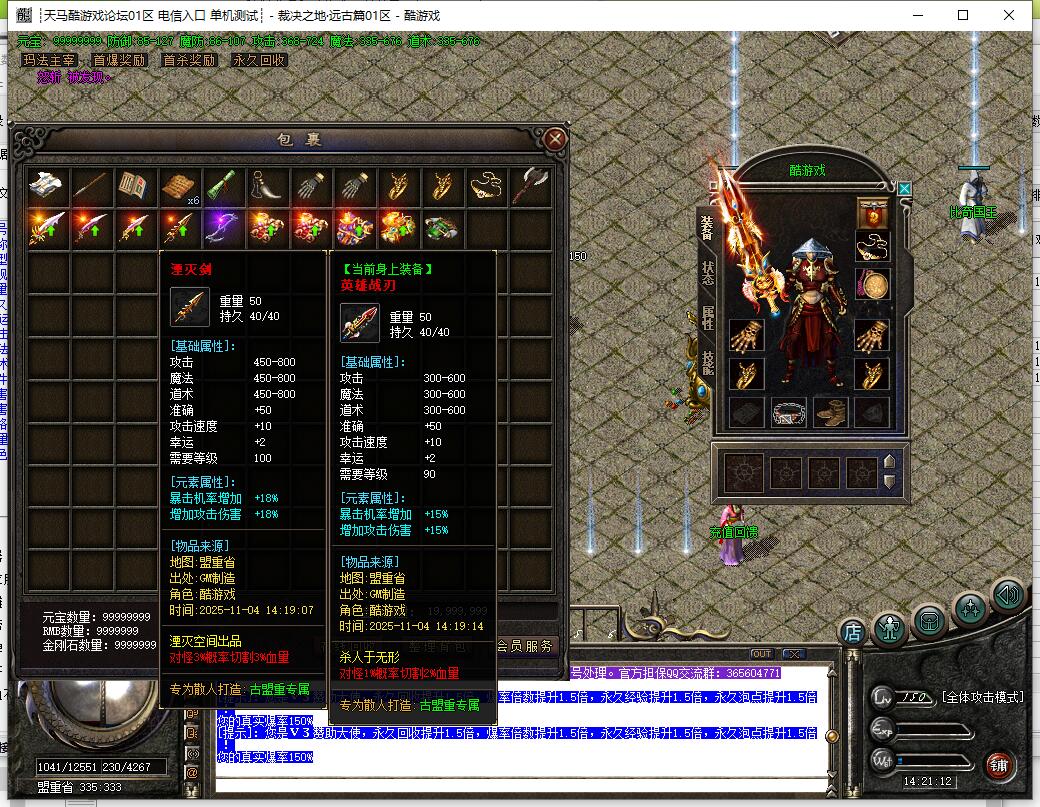Open the 属性 attributes tab
This screenshot has width=1040, height=807.
click(x=707, y=318)
